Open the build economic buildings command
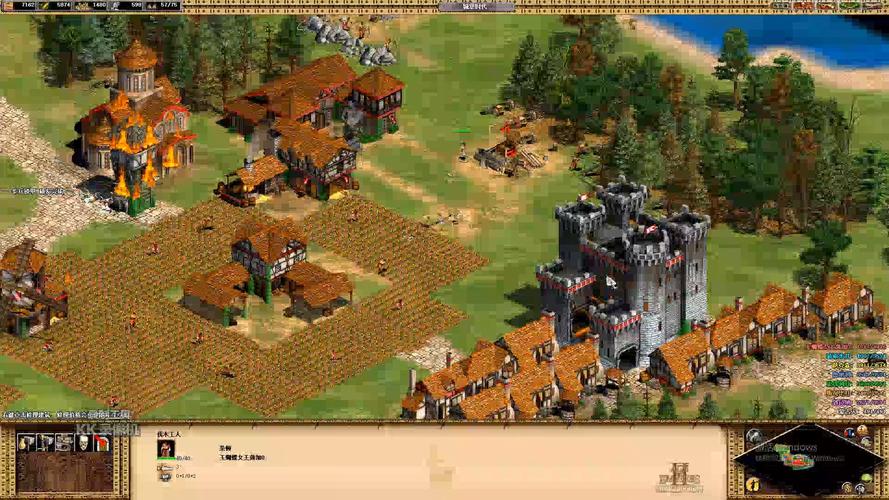 [x=27, y=442]
